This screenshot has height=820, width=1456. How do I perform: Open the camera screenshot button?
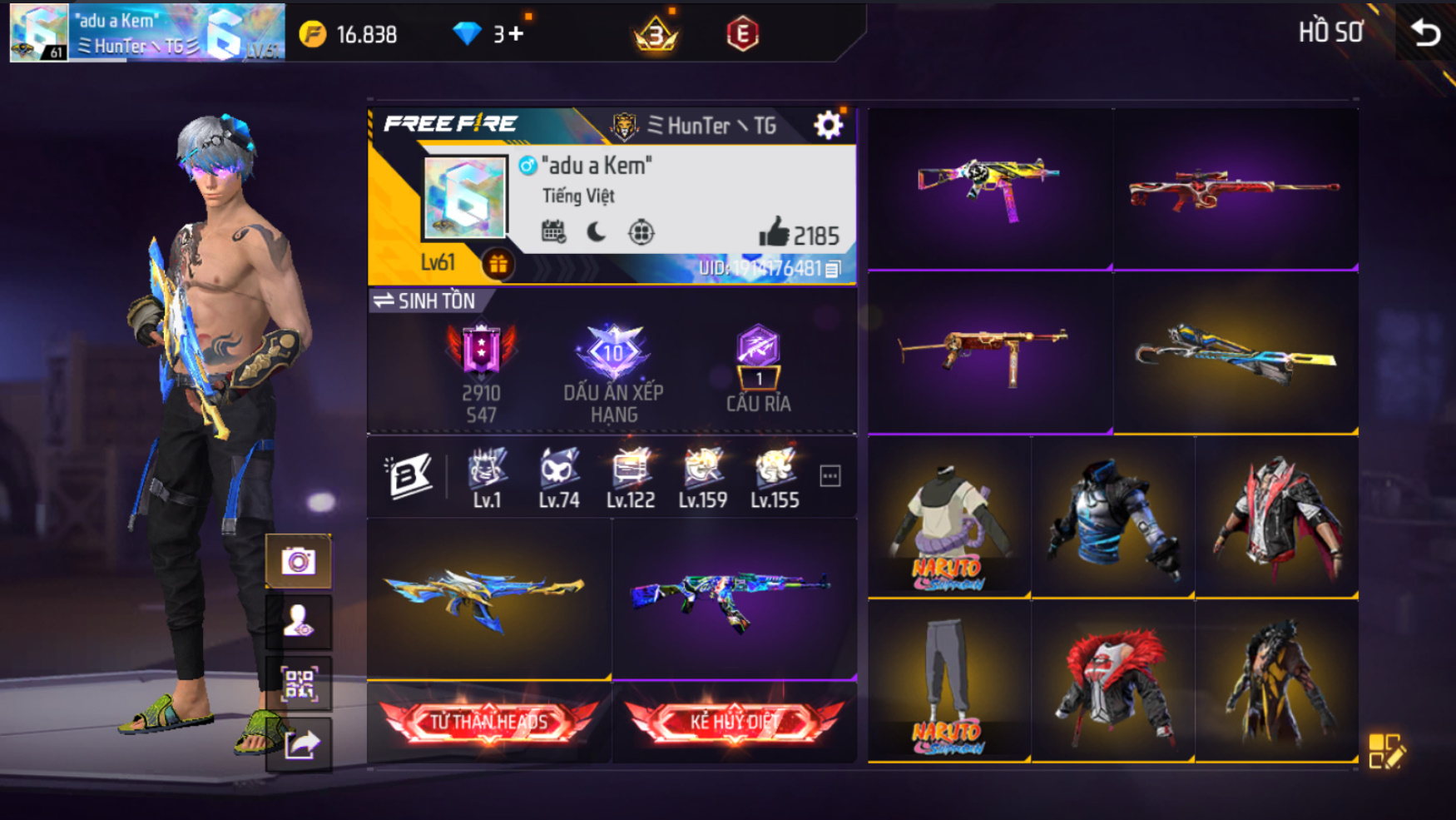click(298, 561)
